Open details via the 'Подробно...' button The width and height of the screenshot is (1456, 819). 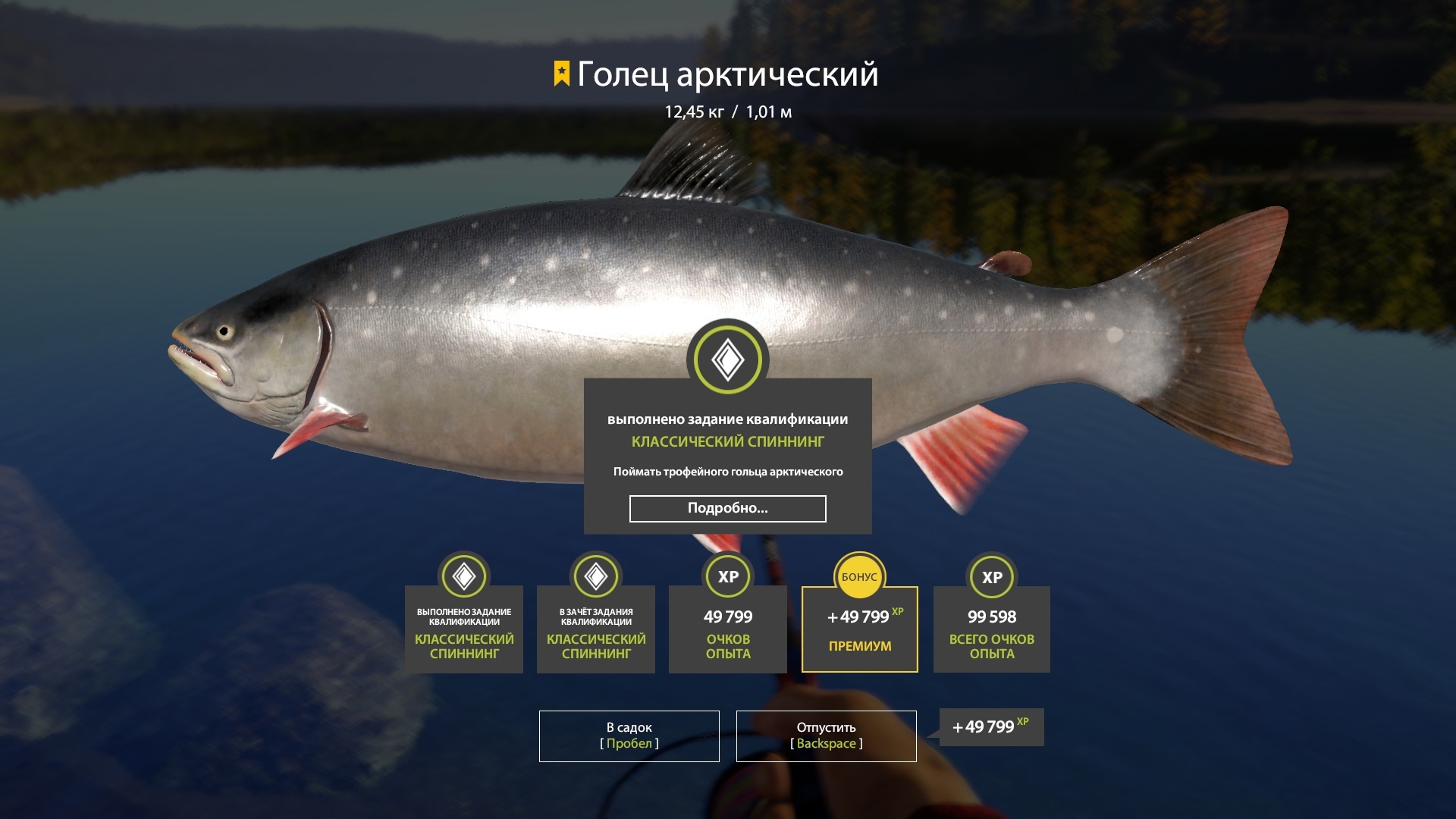point(726,508)
